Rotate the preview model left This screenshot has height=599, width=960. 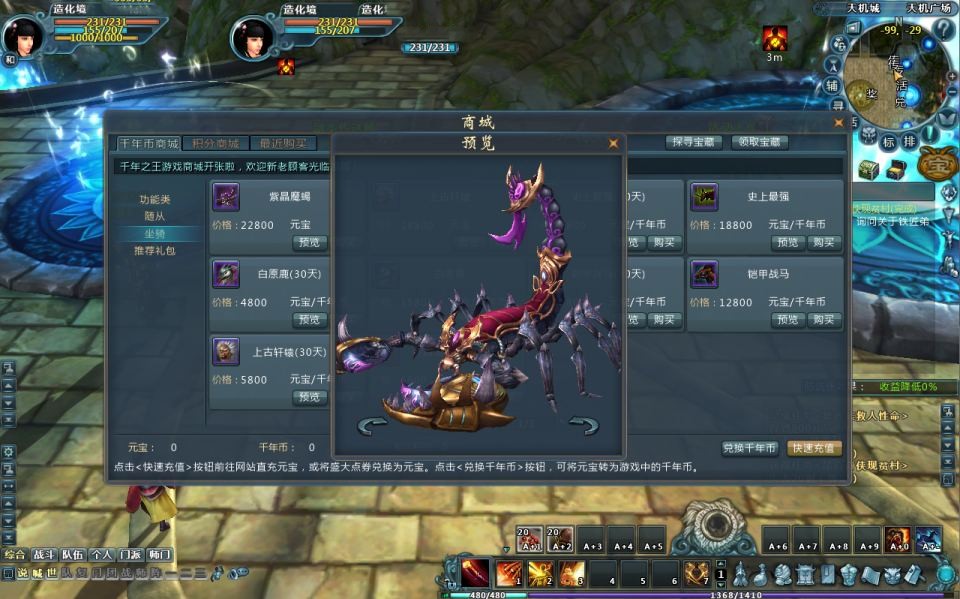(x=372, y=426)
